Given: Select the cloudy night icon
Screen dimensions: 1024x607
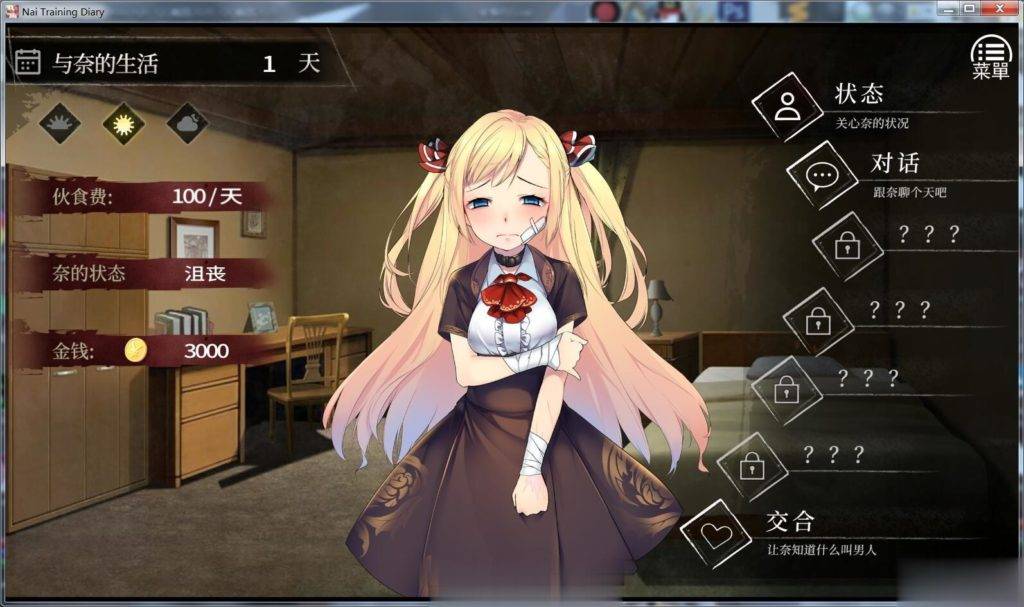Looking at the screenshot, I should coord(187,123).
